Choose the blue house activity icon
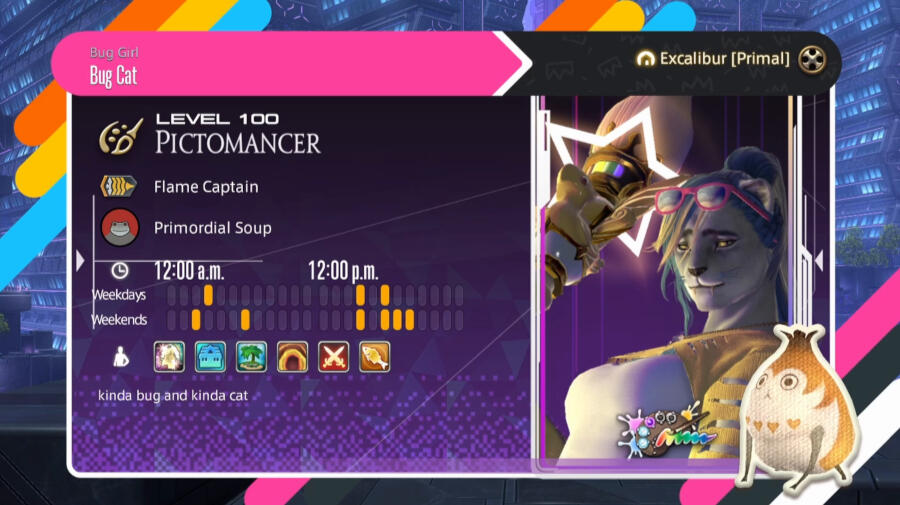900x505 pixels. click(x=210, y=356)
